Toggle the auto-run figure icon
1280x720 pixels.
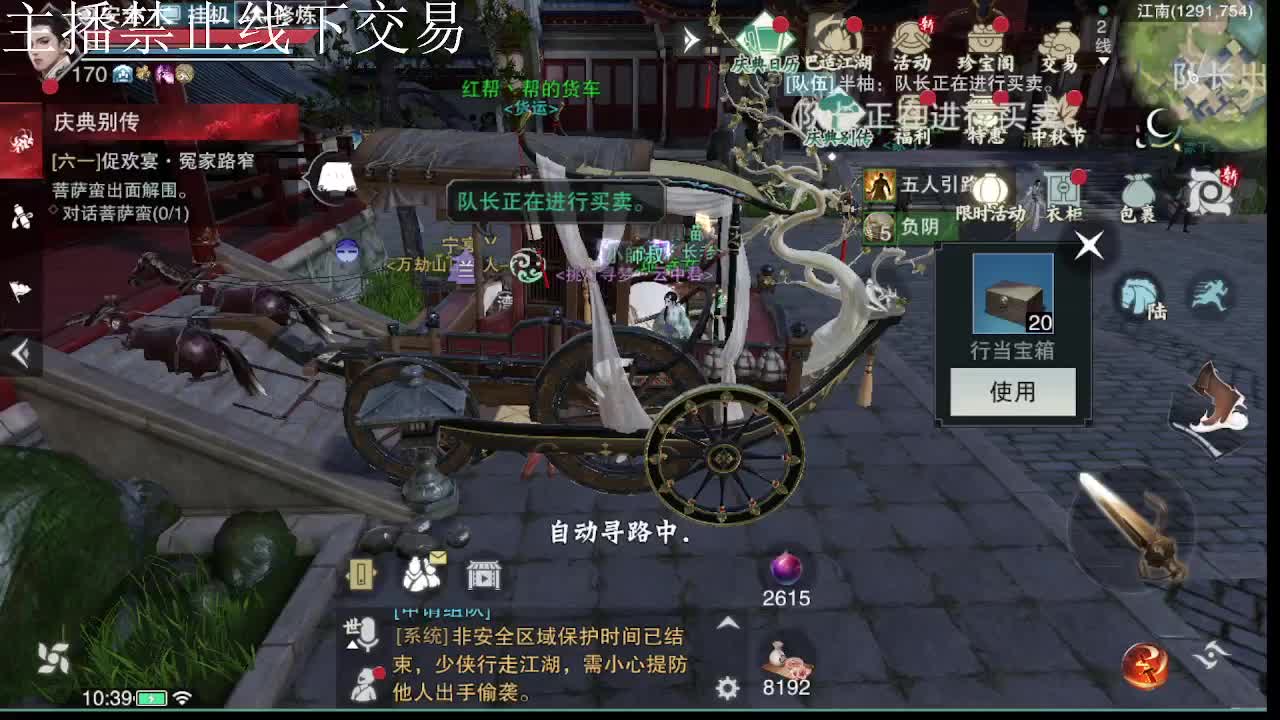point(1210,292)
